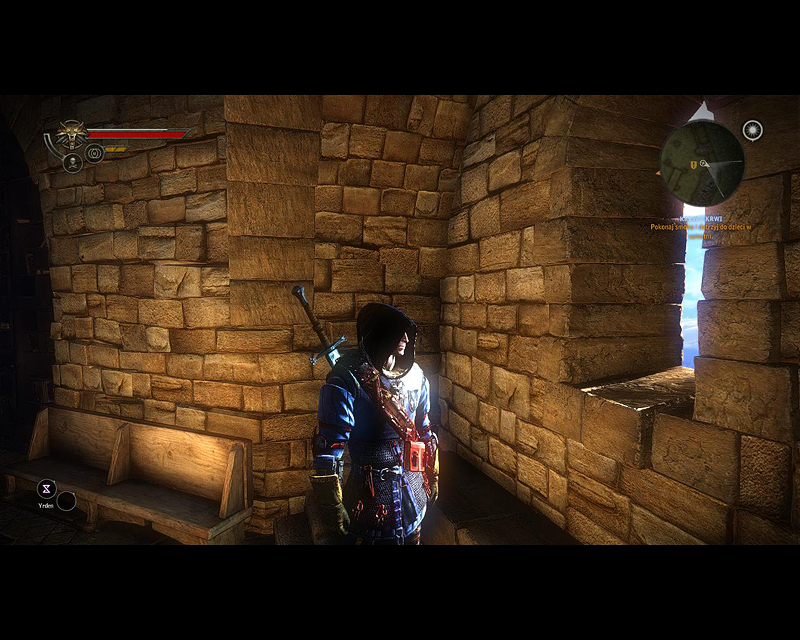Select the skull and crossbones toxicity icon
The width and height of the screenshot is (800, 640).
pos(72,162)
